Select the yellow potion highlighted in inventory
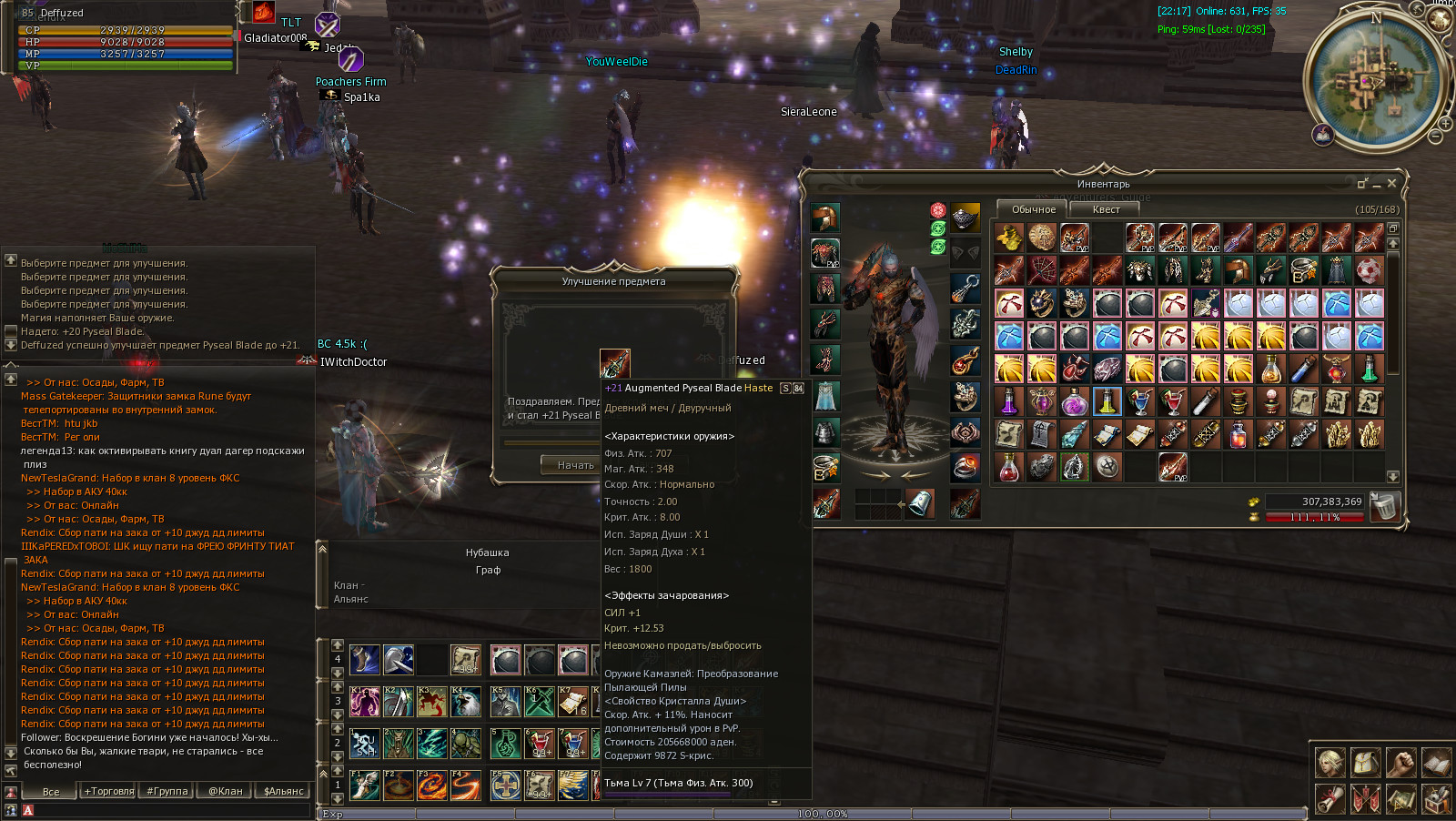 pyautogui.click(x=1107, y=401)
